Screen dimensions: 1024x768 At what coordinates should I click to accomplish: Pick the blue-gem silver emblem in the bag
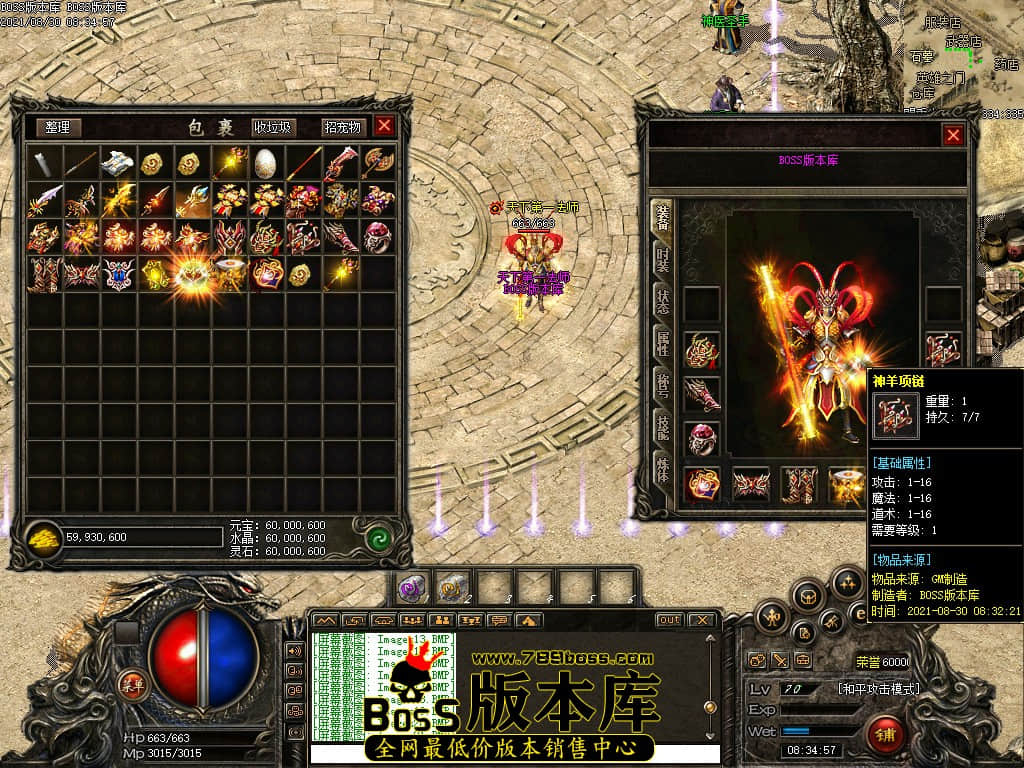coord(119,273)
